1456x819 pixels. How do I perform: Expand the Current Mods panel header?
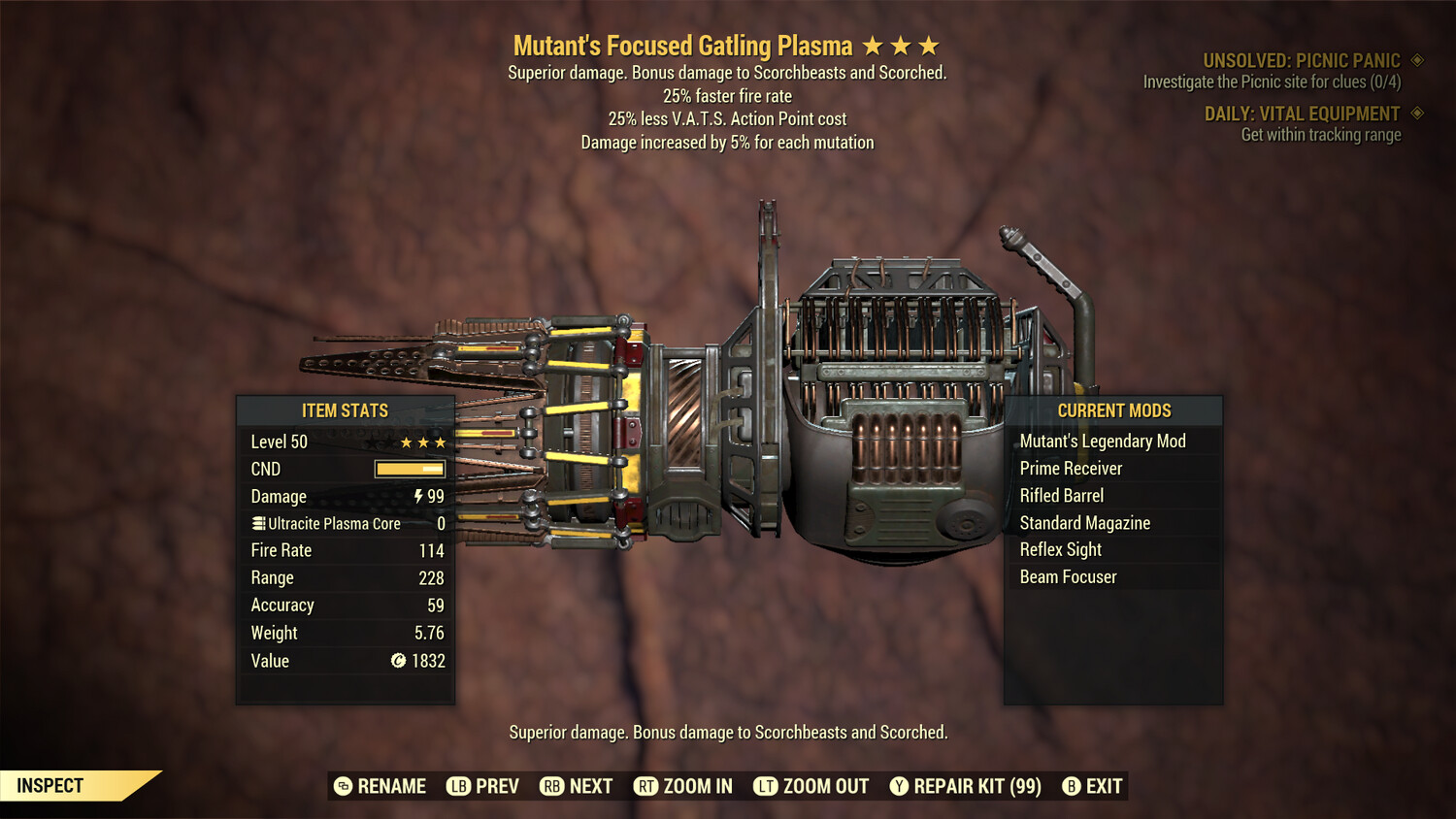(x=1113, y=410)
